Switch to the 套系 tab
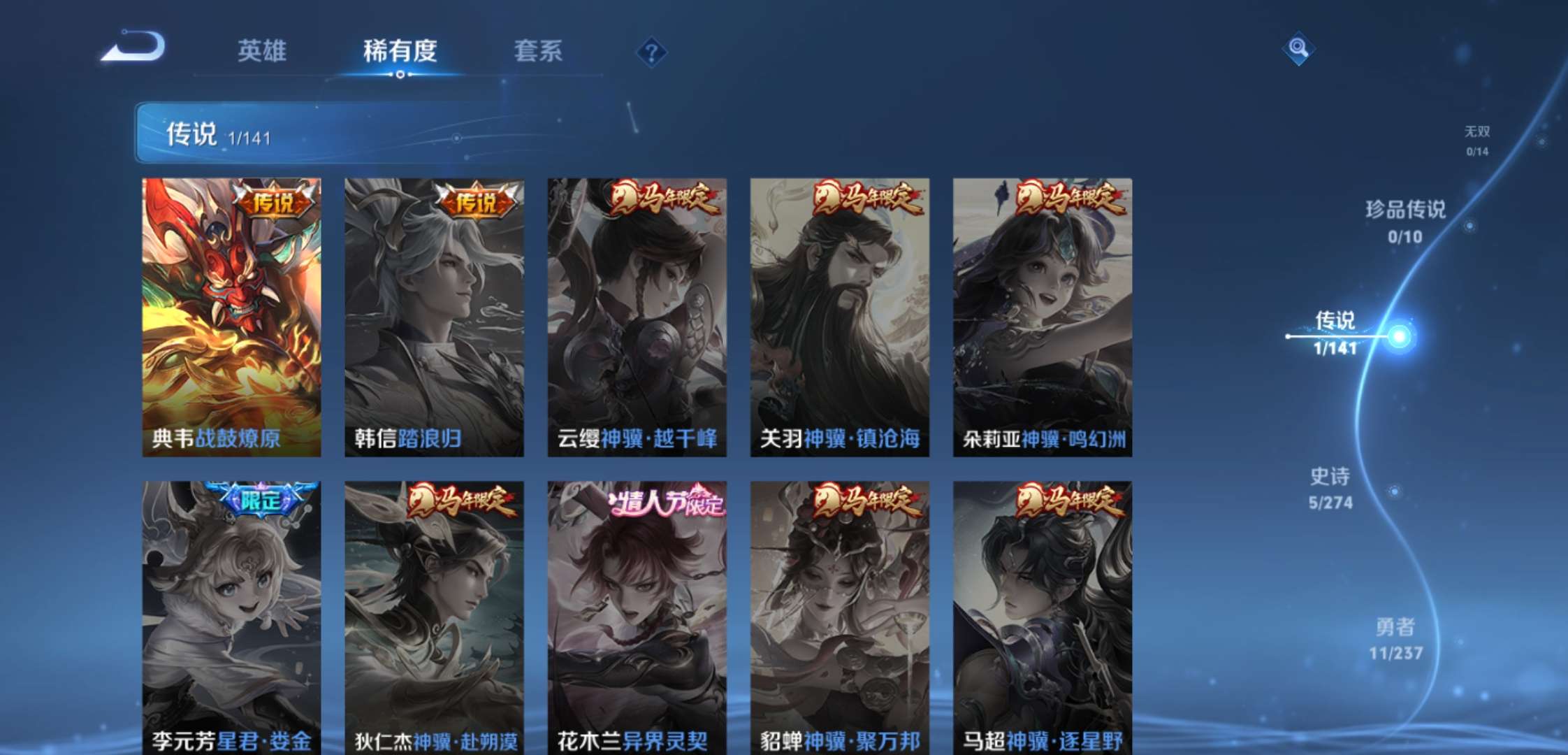The image size is (1568, 755). pos(539,50)
